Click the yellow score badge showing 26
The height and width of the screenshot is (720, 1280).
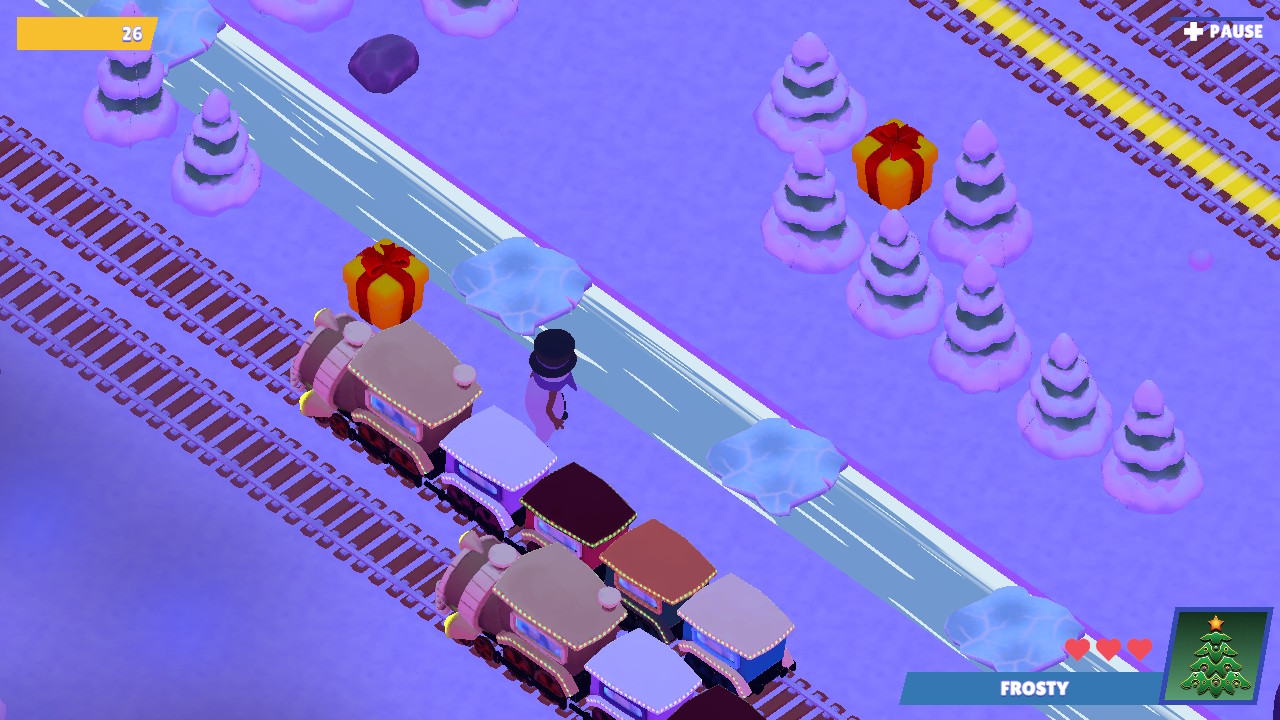85,34
